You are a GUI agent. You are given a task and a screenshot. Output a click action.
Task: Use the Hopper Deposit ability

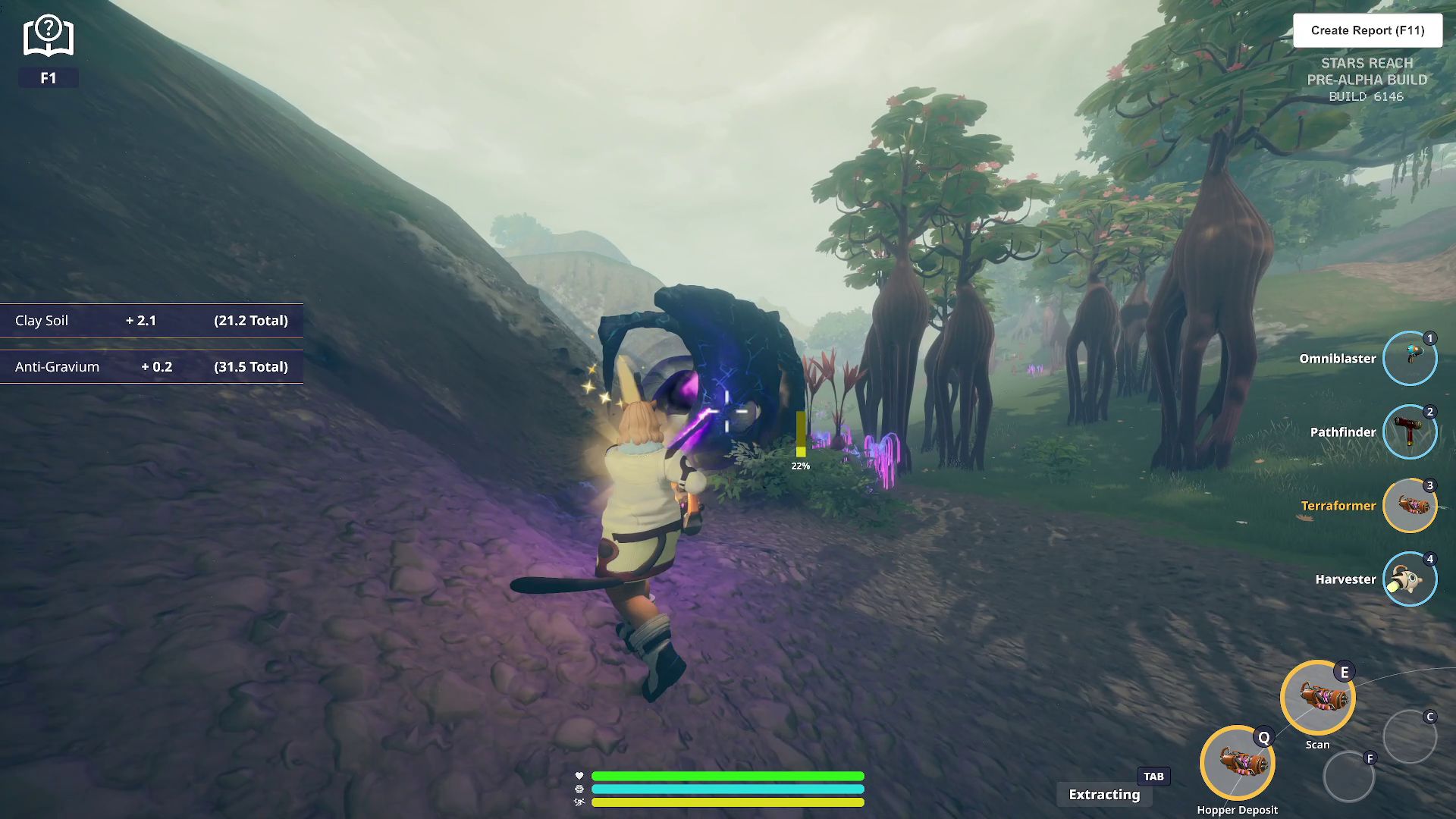(1237, 763)
